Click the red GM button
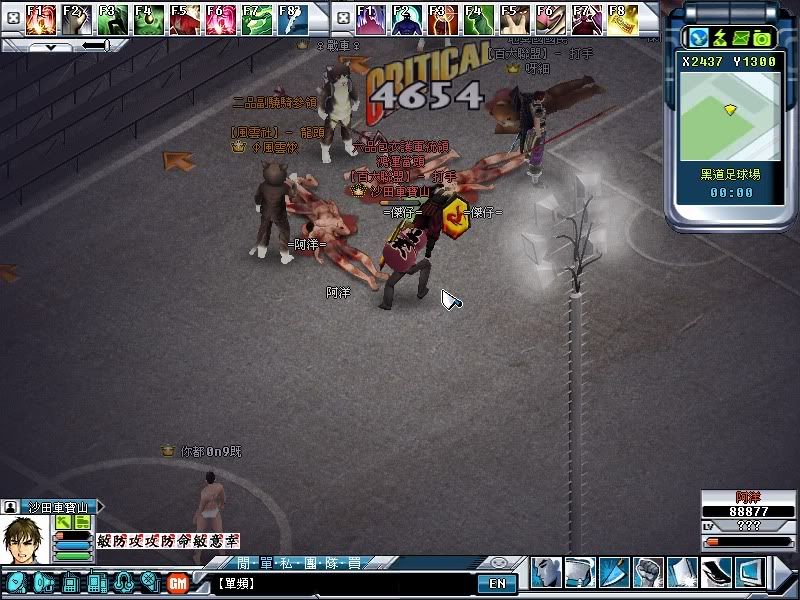800x600 pixels. pos(178,582)
